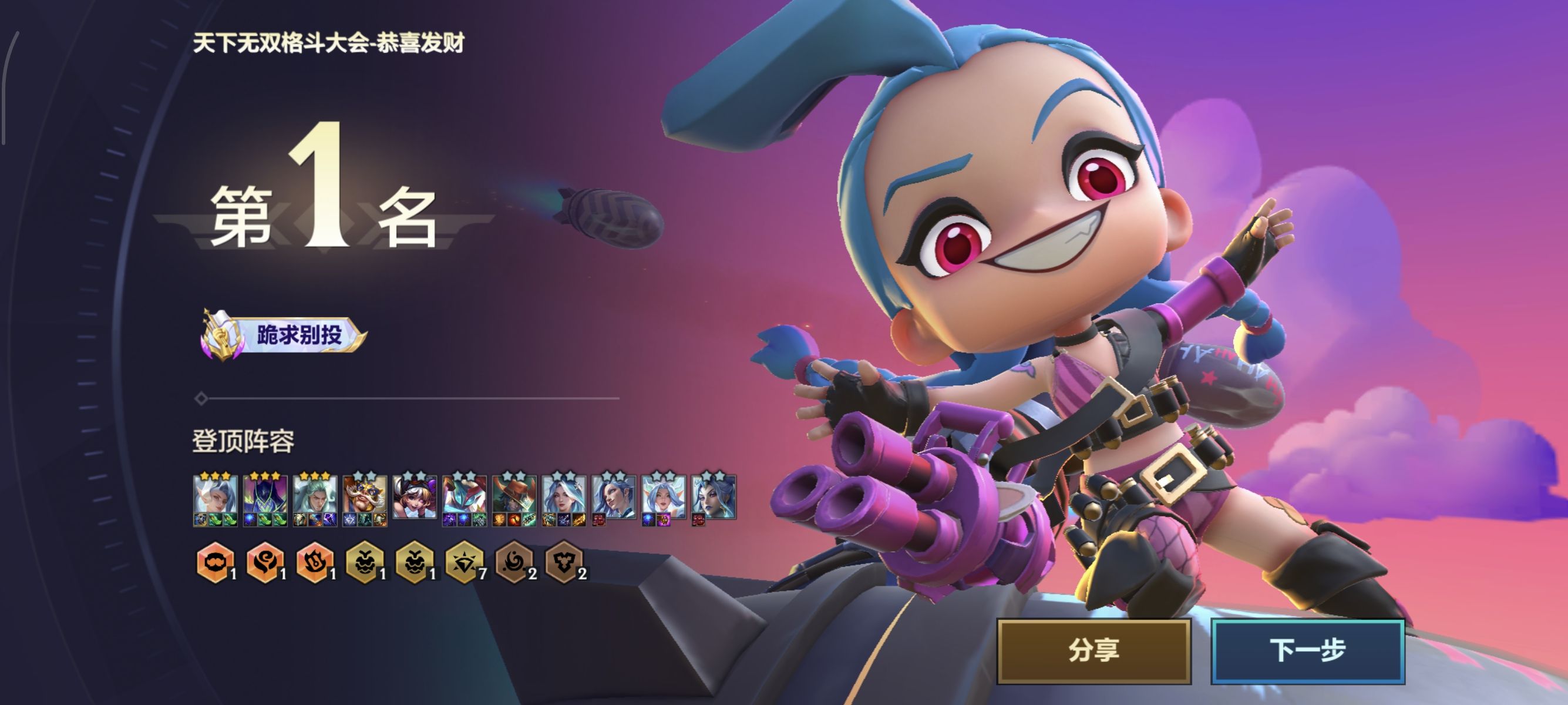Screen dimensions: 1568x705
Task: Open the 跪求别投 title badge
Action: [284, 335]
